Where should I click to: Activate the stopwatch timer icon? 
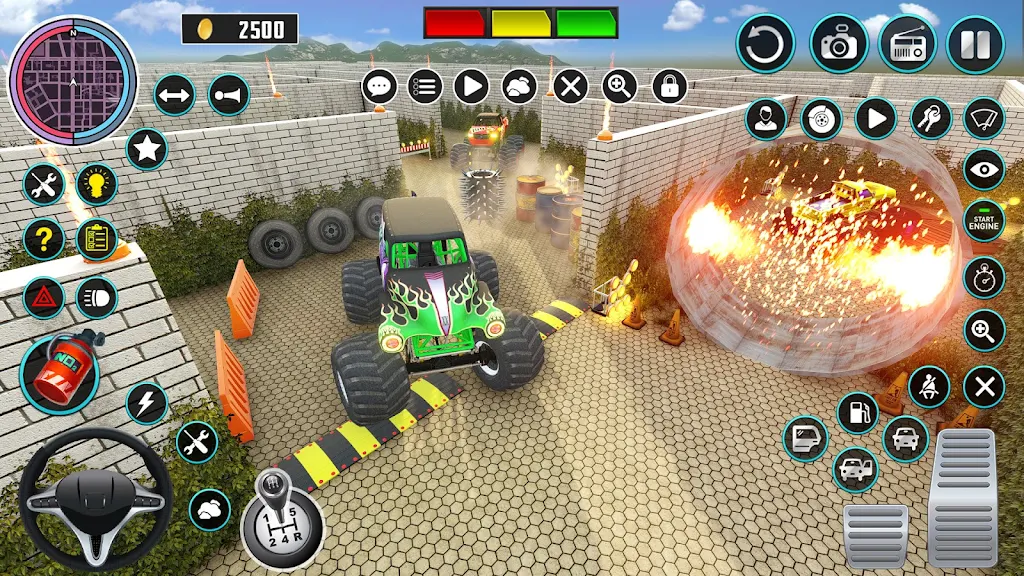[984, 277]
